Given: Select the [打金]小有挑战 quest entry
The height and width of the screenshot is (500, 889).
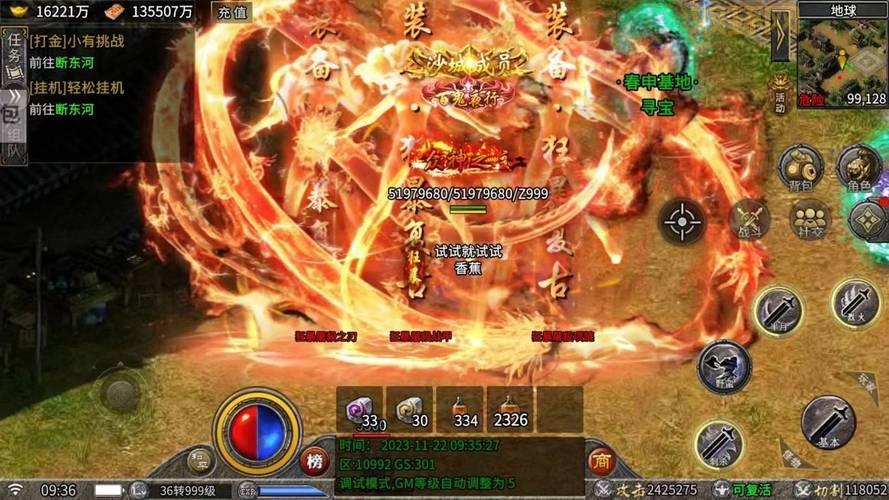Looking at the screenshot, I should tap(75, 41).
